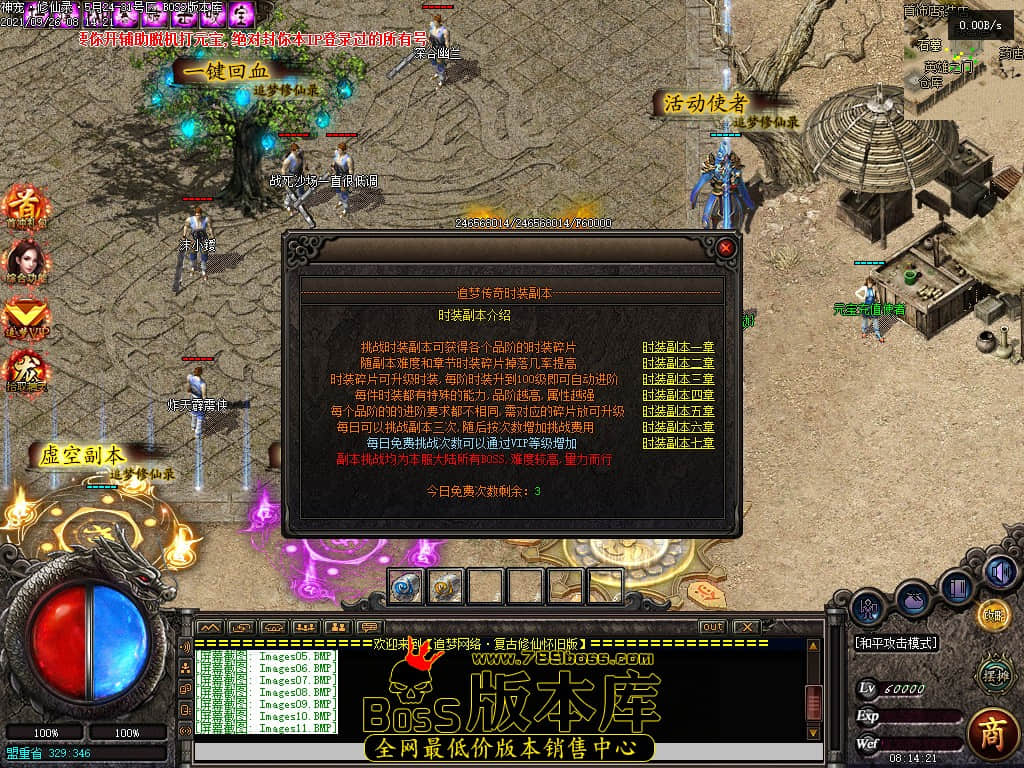The width and height of the screenshot is (1024, 768).
Task: Use the orange scroll in the hotbar
Action: point(446,586)
